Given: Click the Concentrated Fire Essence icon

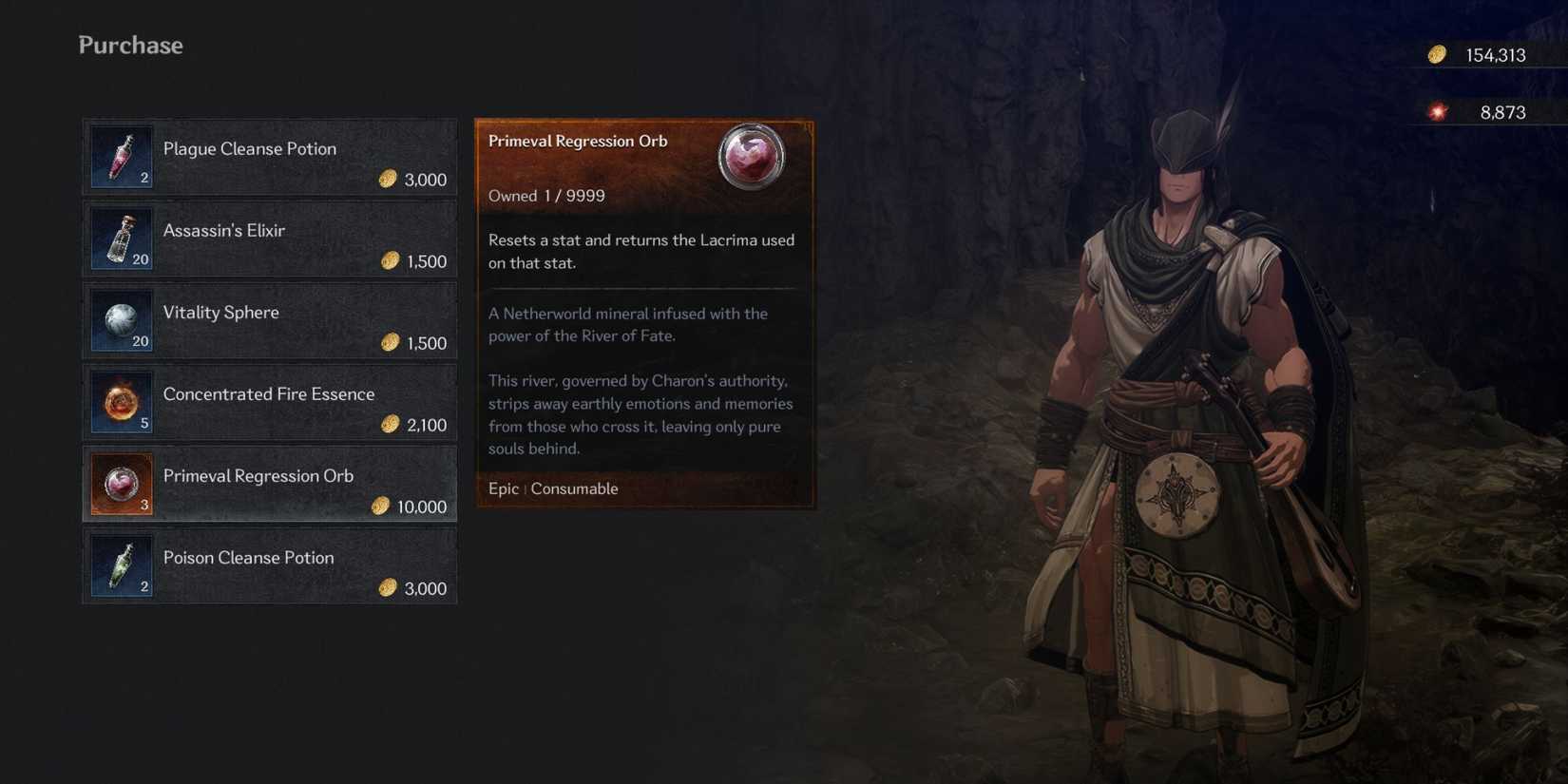Looking at the screenshot, I should [x=121, y=401].
